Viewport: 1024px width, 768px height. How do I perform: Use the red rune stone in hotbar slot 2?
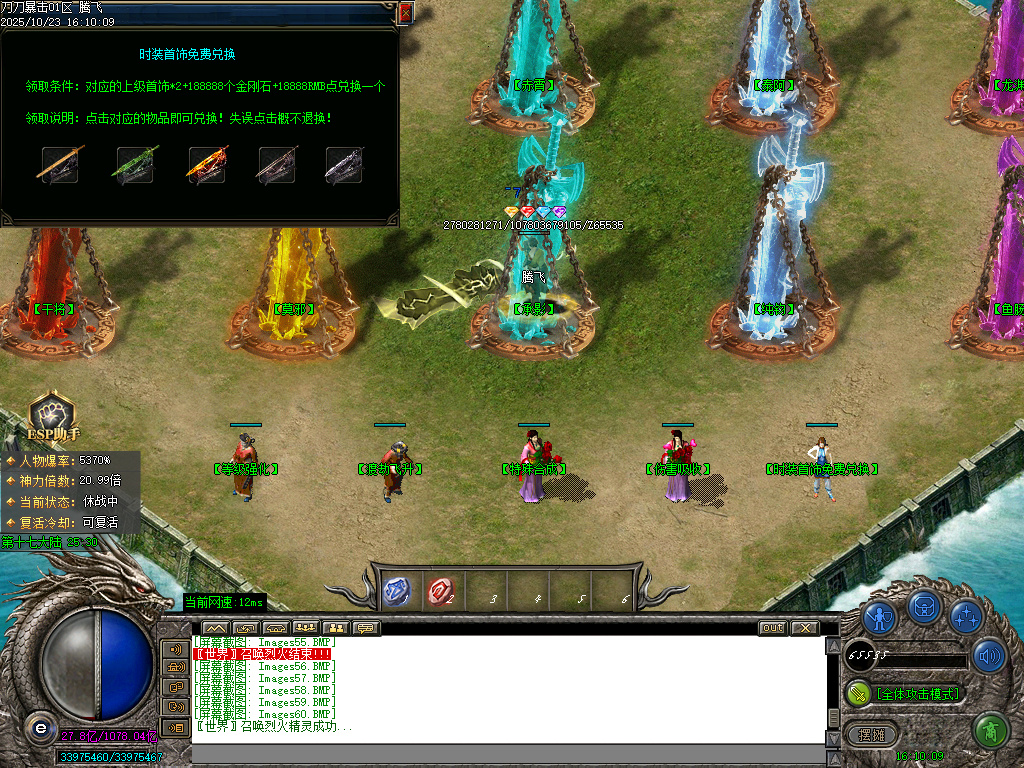pyautogui.click(x=440, y=592)
